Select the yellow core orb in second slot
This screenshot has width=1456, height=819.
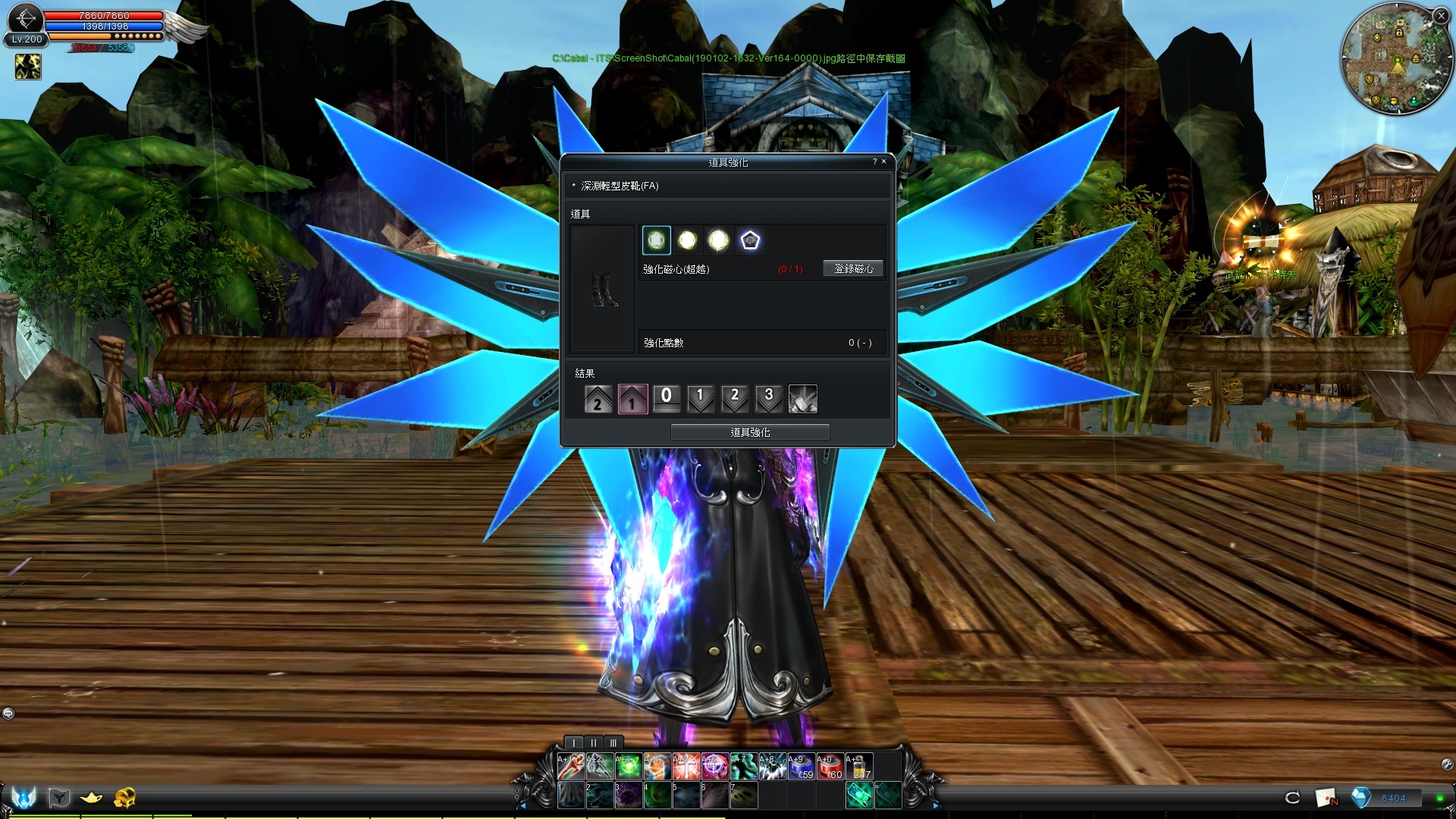[686, 239]
